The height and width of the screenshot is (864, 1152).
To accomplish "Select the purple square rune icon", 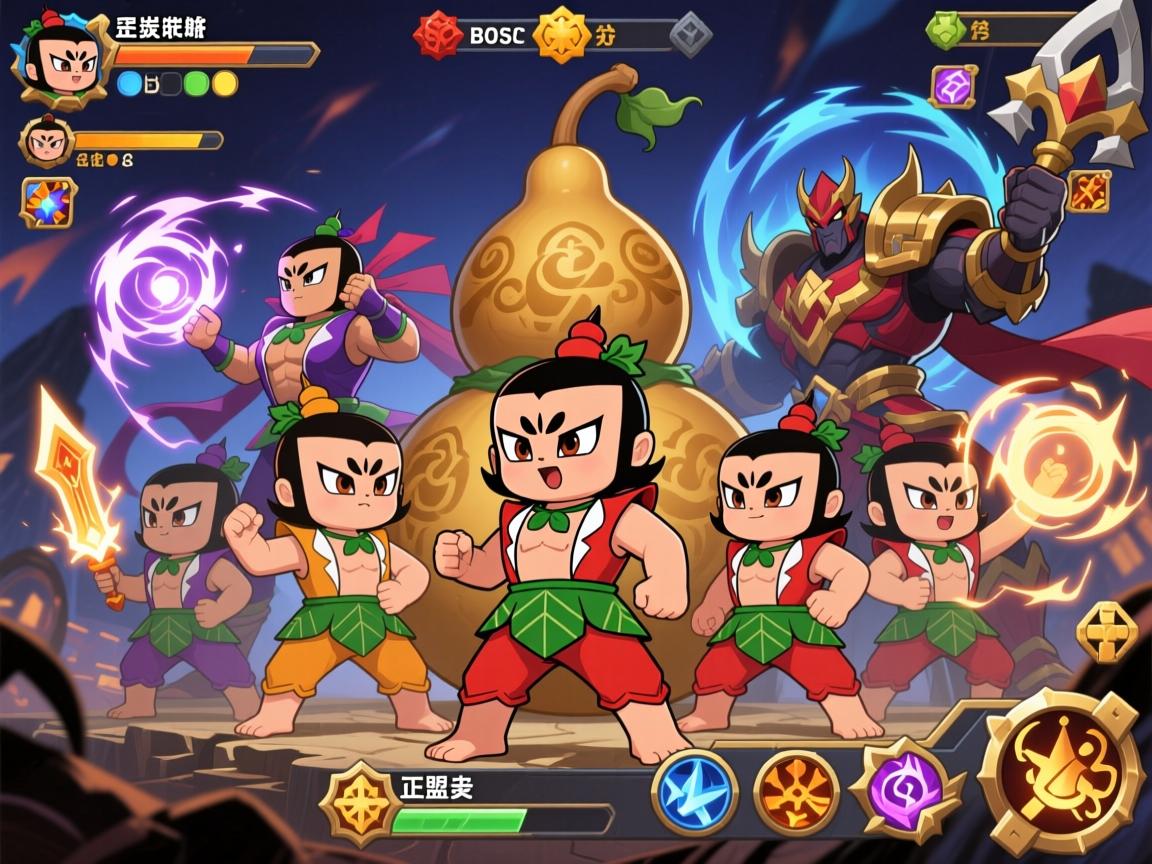I will (x=952, y=86).
